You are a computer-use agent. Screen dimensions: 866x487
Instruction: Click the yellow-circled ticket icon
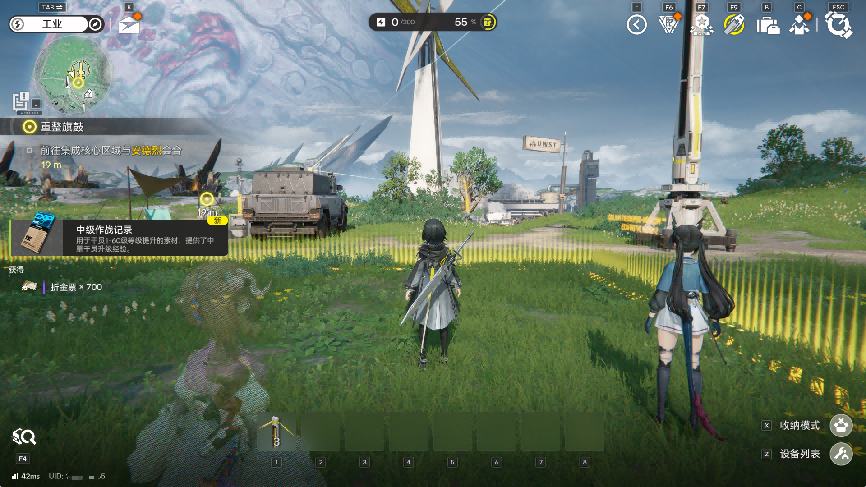tap(734, 25)
